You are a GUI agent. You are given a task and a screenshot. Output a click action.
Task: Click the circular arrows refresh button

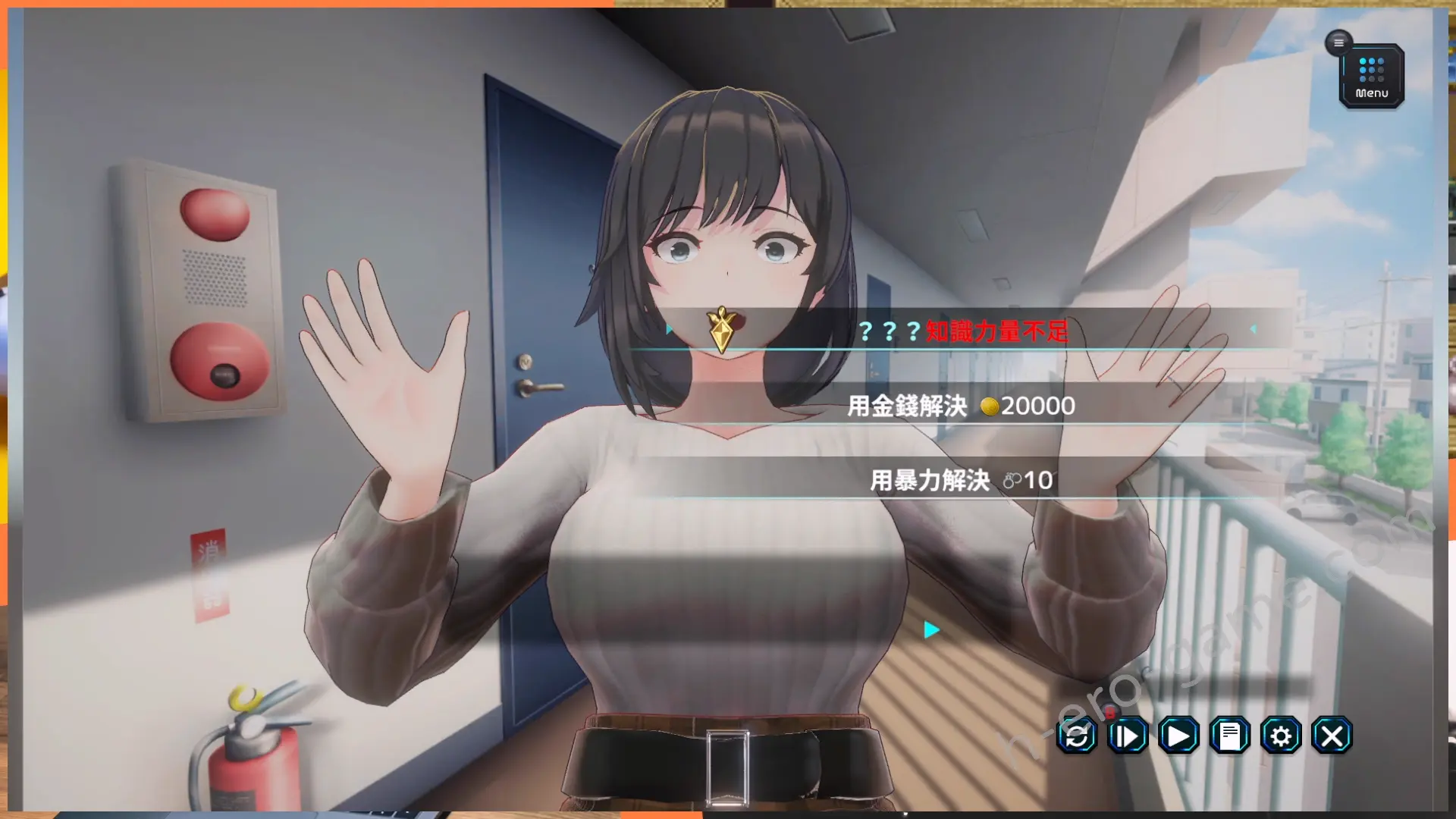click(1077, 736)
